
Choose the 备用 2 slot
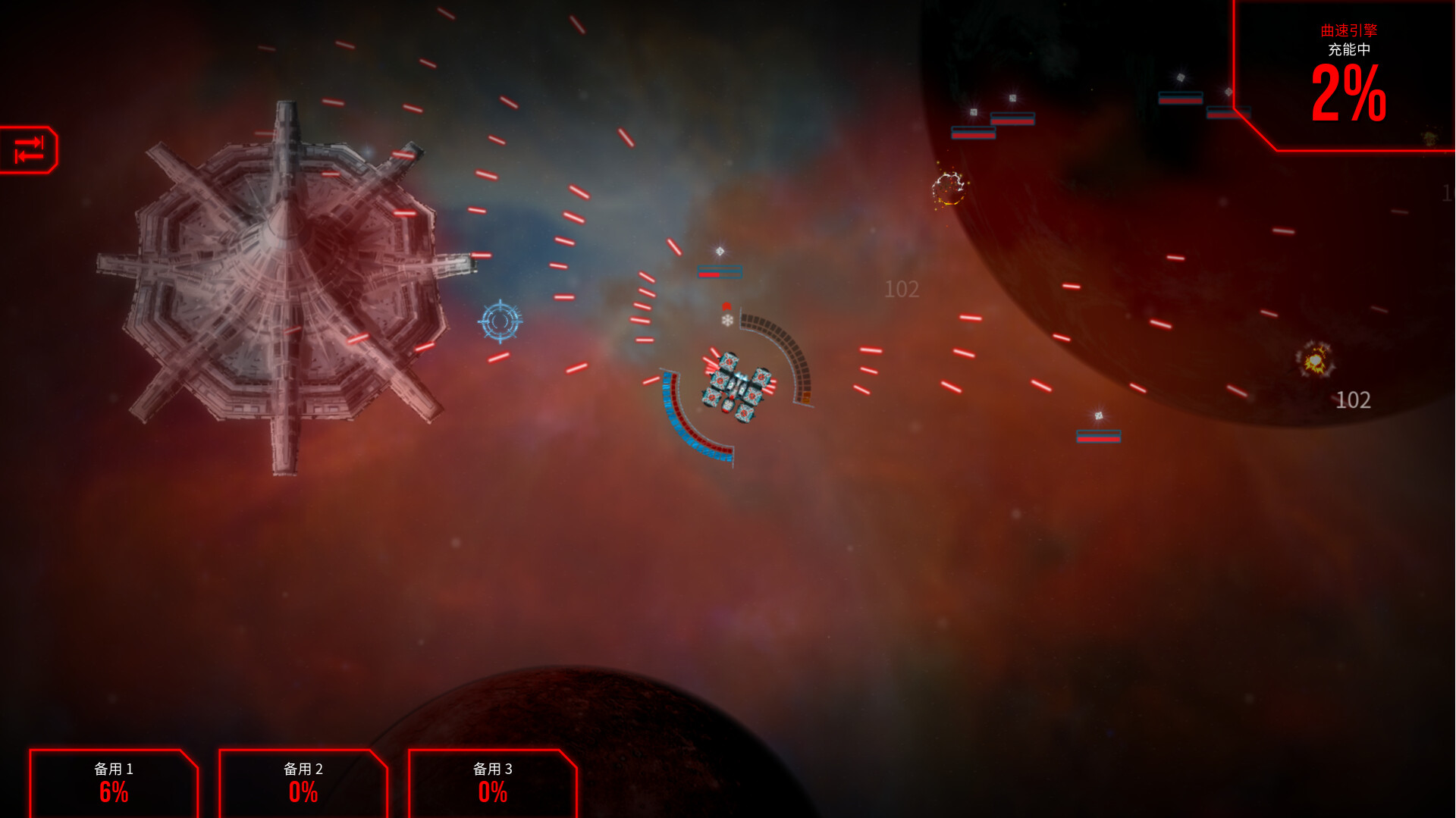pos(303,783)
